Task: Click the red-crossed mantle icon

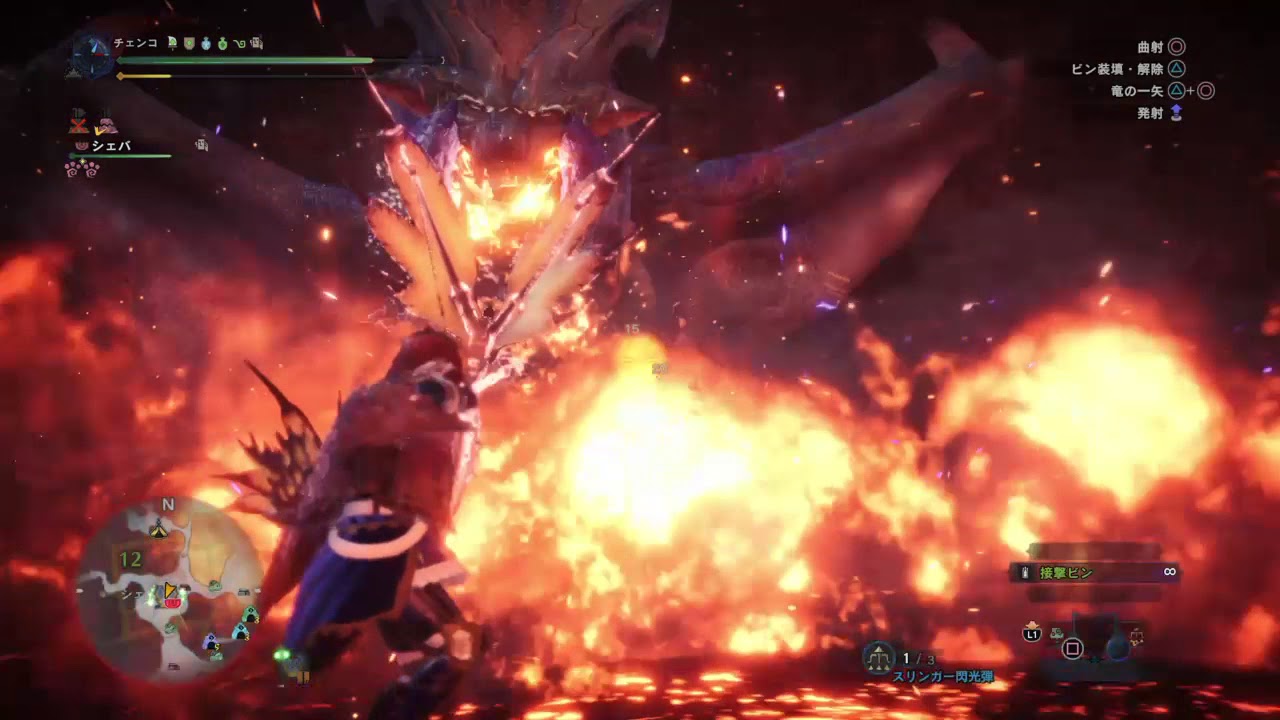Action: (78, 124)
